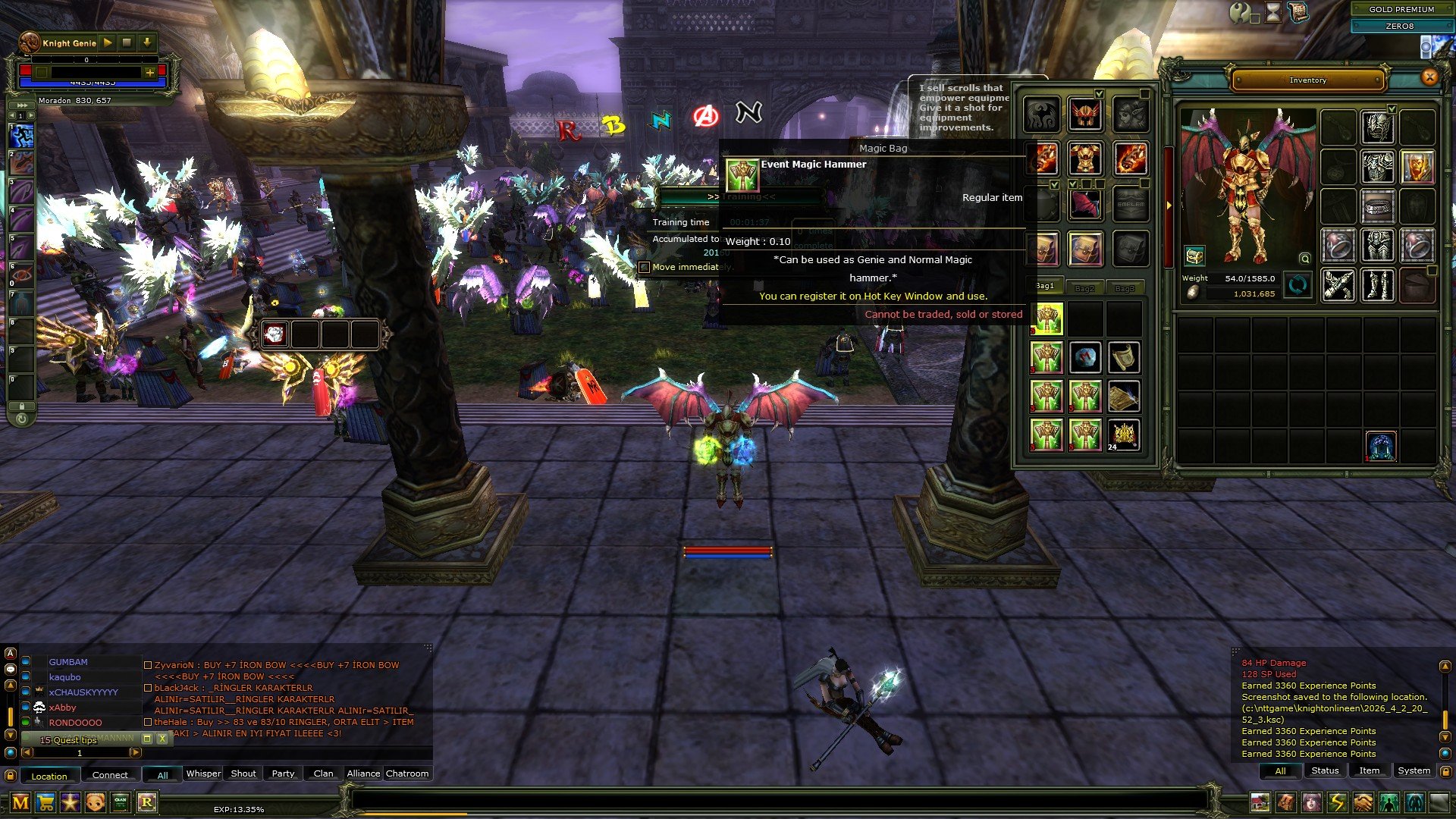Screen dimensions: 1456x819
Task: Switch the log to Item messages
Action: 1369,770
